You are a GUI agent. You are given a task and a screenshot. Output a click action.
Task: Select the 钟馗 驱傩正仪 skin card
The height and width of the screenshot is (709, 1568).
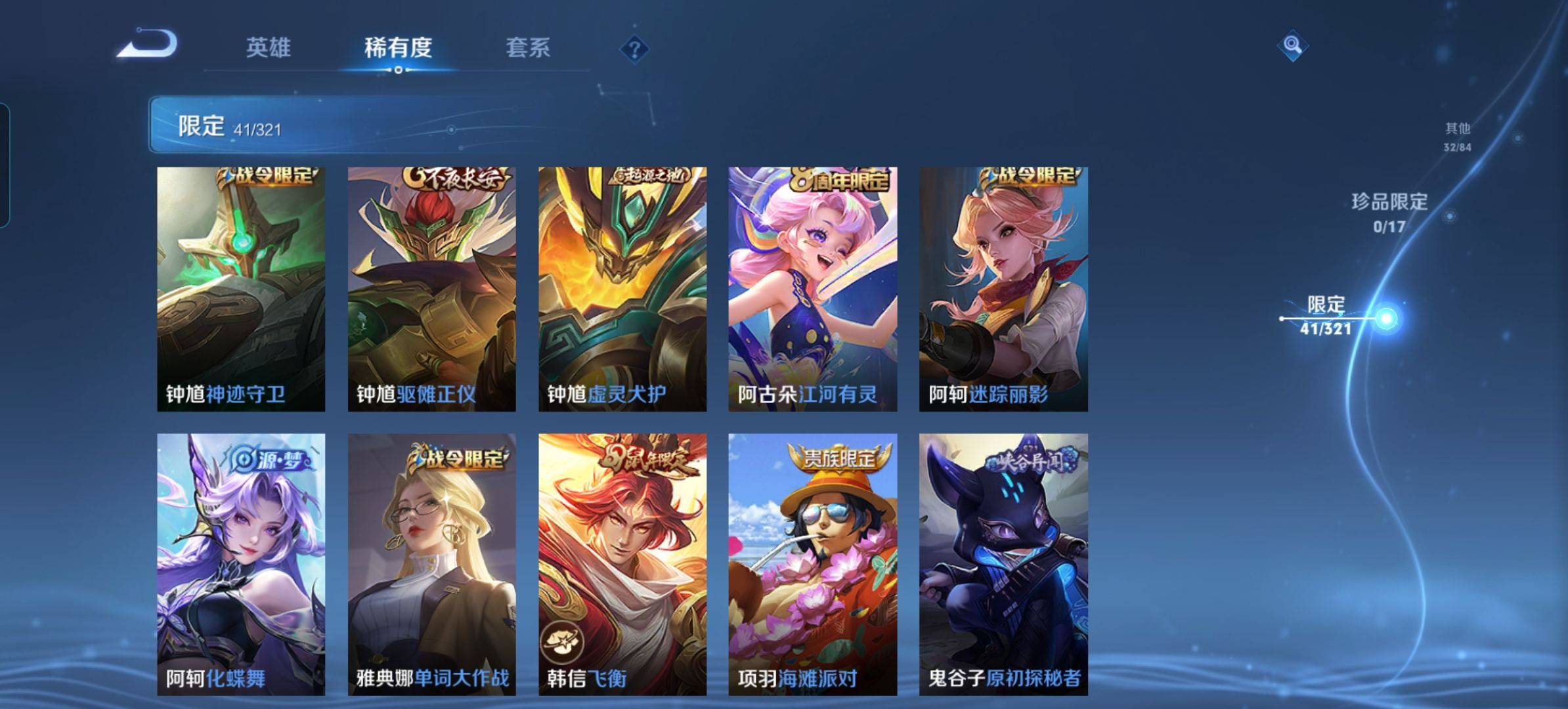pos(431,289)
